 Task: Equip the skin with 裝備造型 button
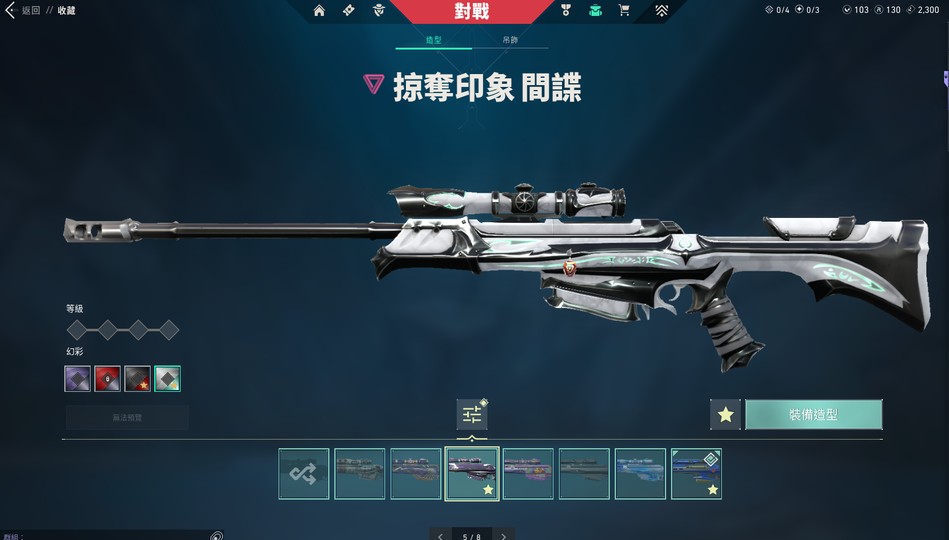click(x=813, y=415)
